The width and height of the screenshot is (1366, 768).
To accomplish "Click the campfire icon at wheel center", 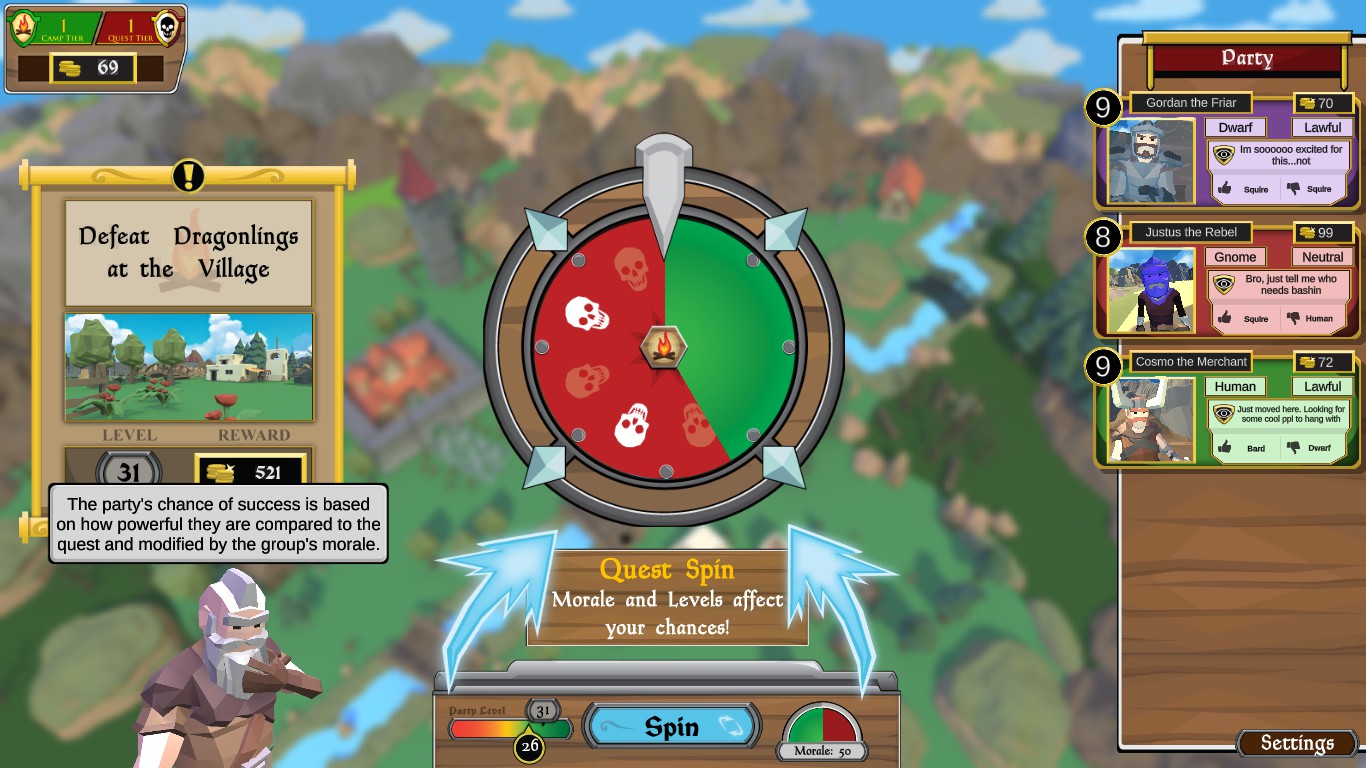I will point(663,347).
